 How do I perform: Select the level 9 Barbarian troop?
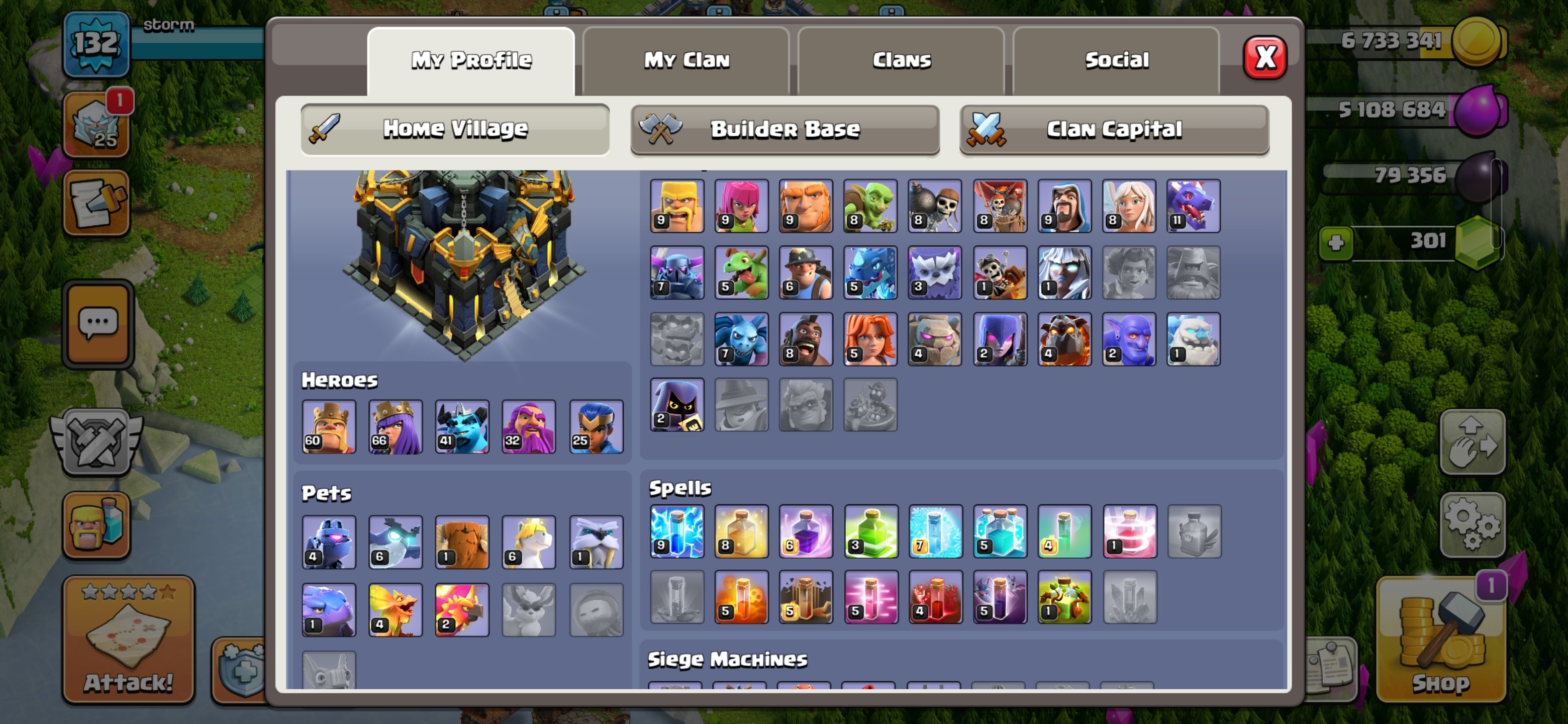coord(677,206)
